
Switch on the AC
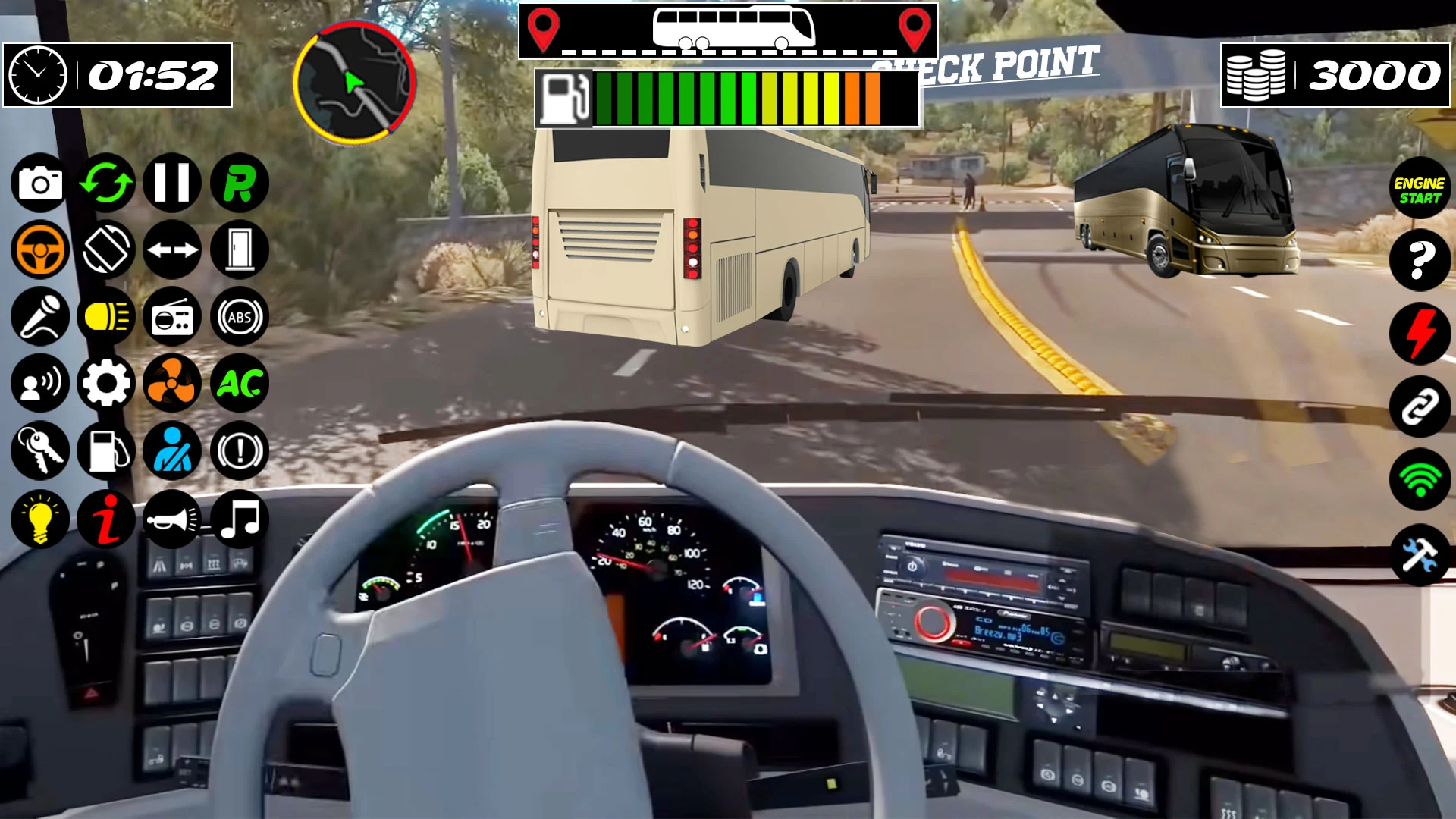(x=240, y=384)
